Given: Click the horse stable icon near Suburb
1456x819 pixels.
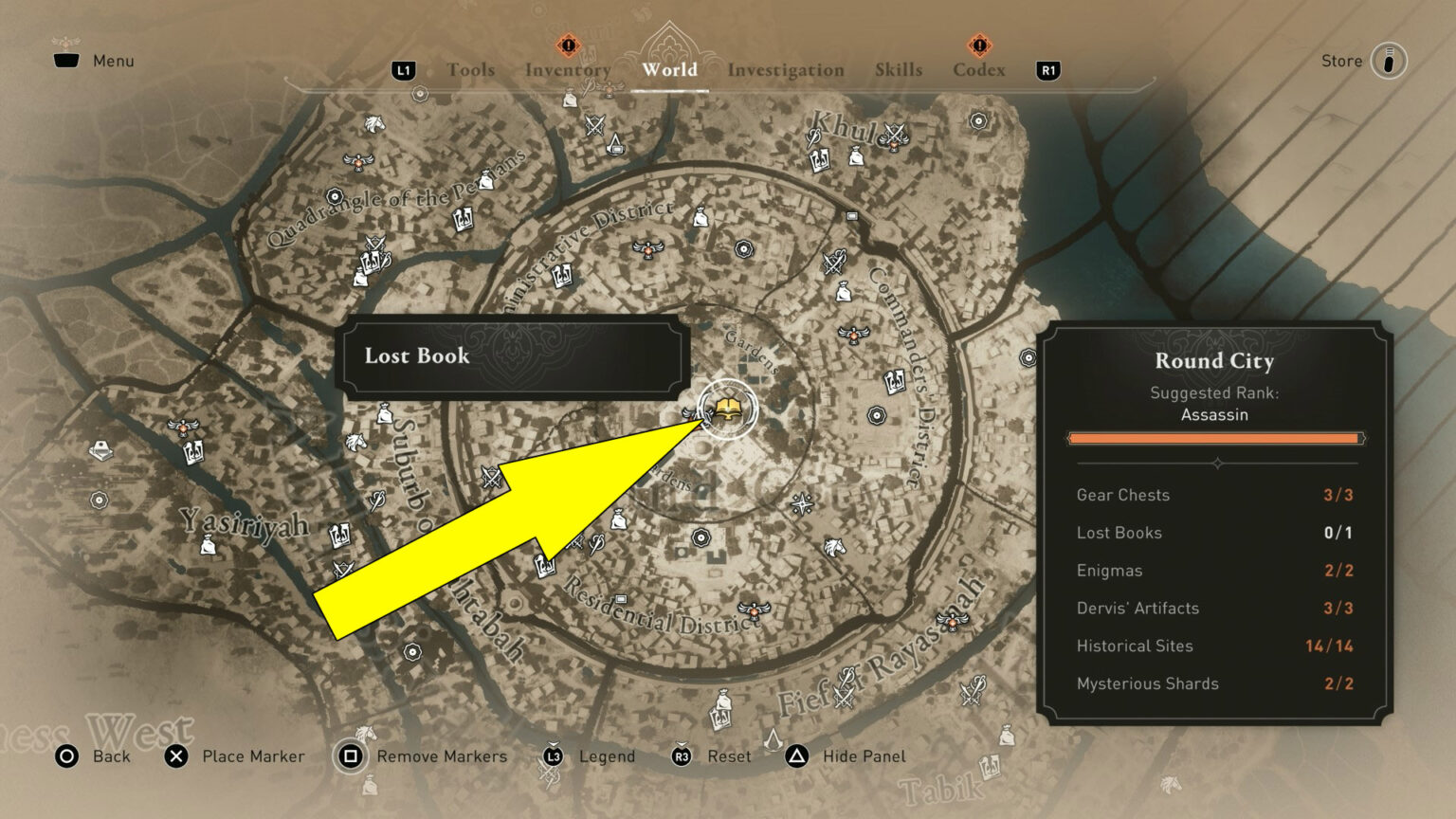Looking at the screenshot, I should 356,443.
